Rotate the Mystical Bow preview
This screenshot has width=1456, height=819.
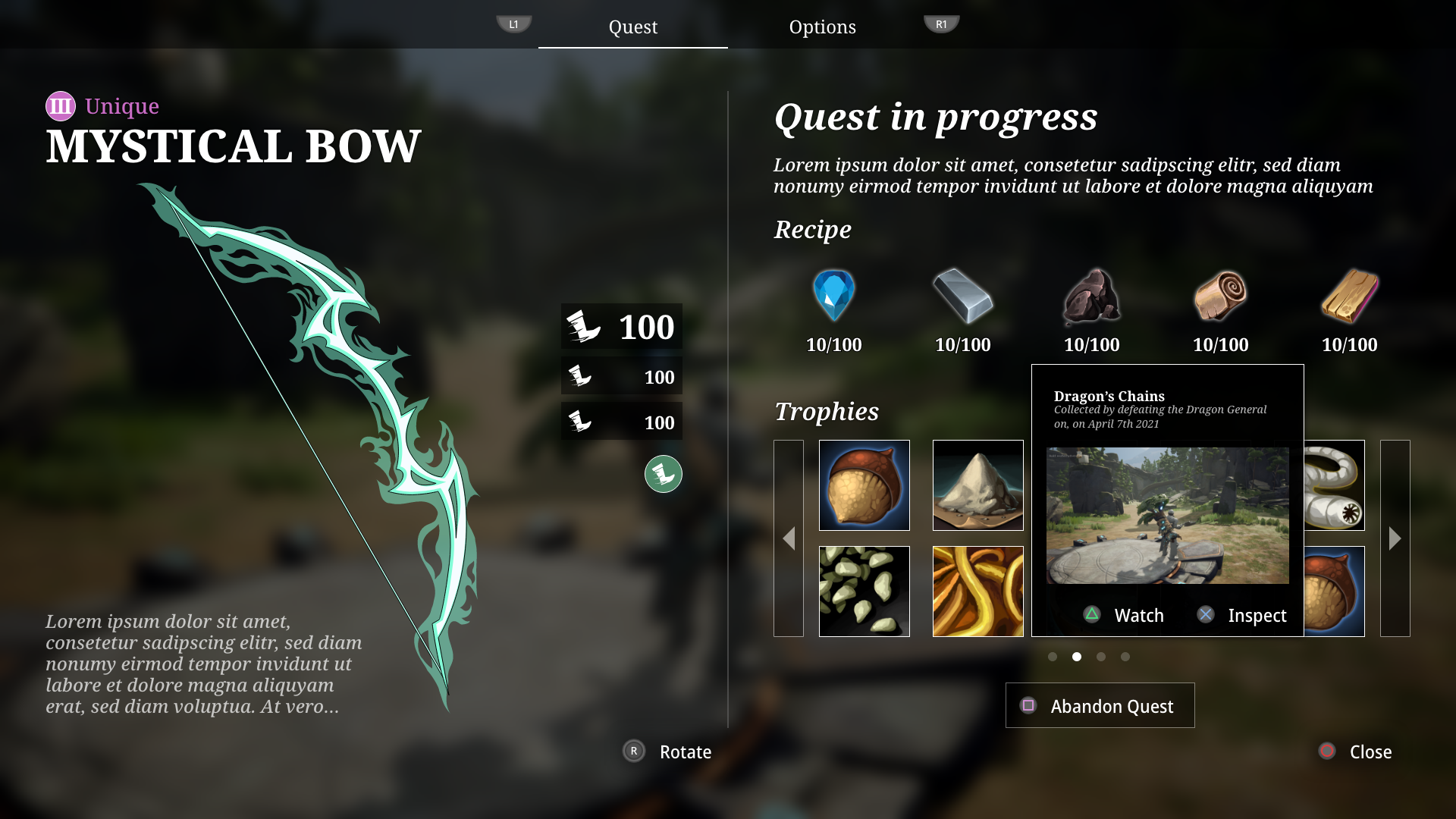click(667, 752)
